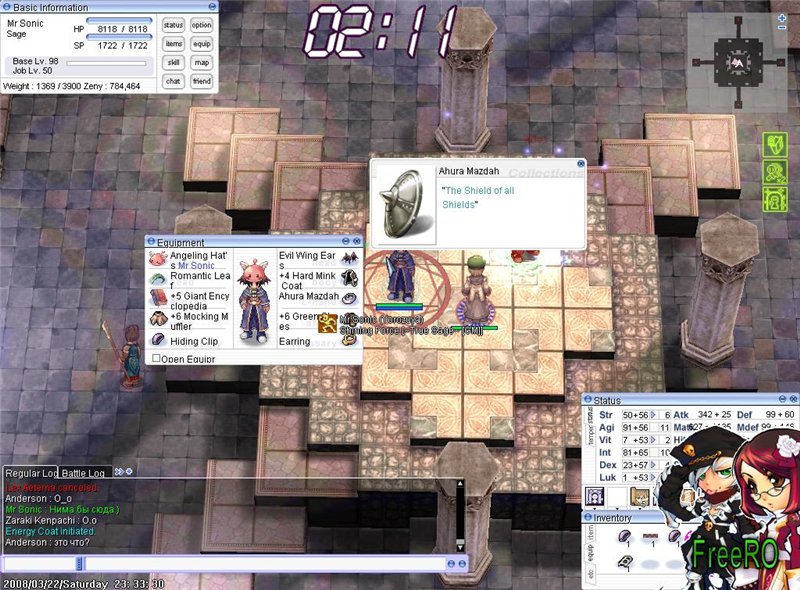Screen dimensions: 800x590
Task: Show the skill list
Action: pyautogui.click(x=174, y=62)
